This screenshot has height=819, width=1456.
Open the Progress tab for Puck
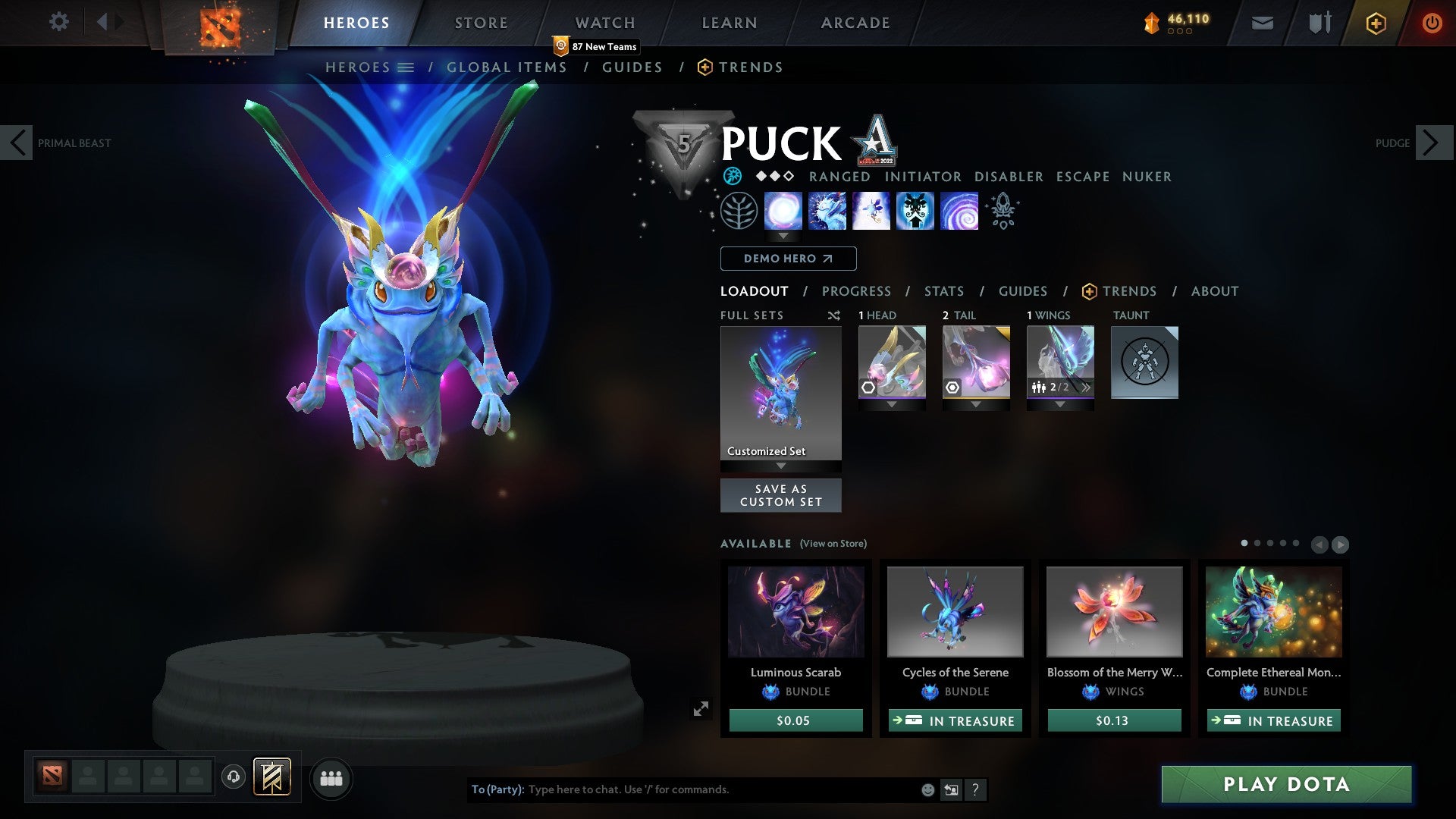[x=857, y=291]
